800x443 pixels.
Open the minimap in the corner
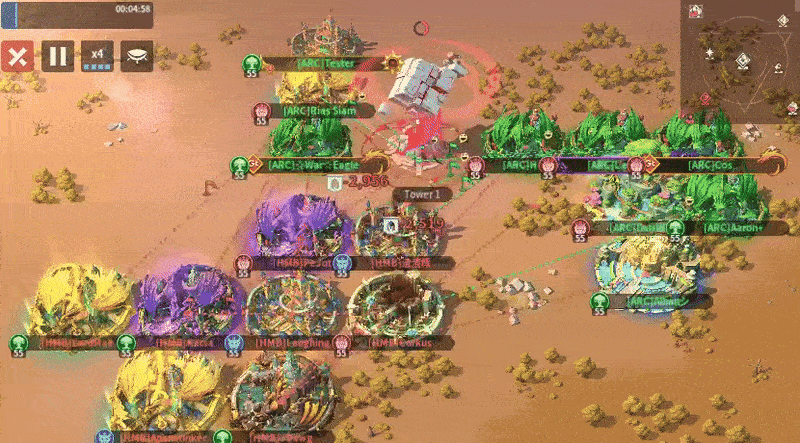pyautogui.click(x=741, y=61)
